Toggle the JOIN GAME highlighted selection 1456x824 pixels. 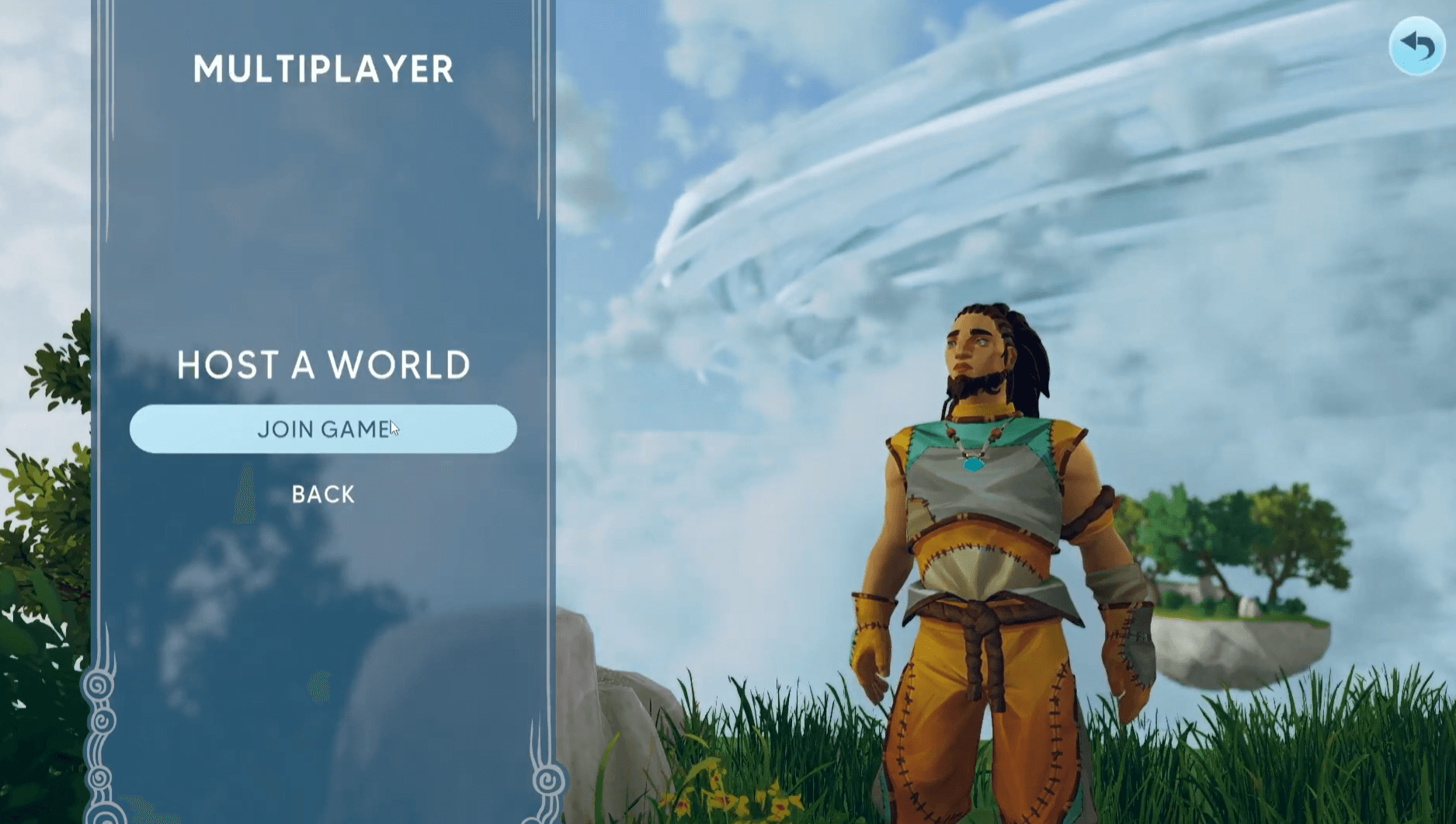[x=323, y=428]
